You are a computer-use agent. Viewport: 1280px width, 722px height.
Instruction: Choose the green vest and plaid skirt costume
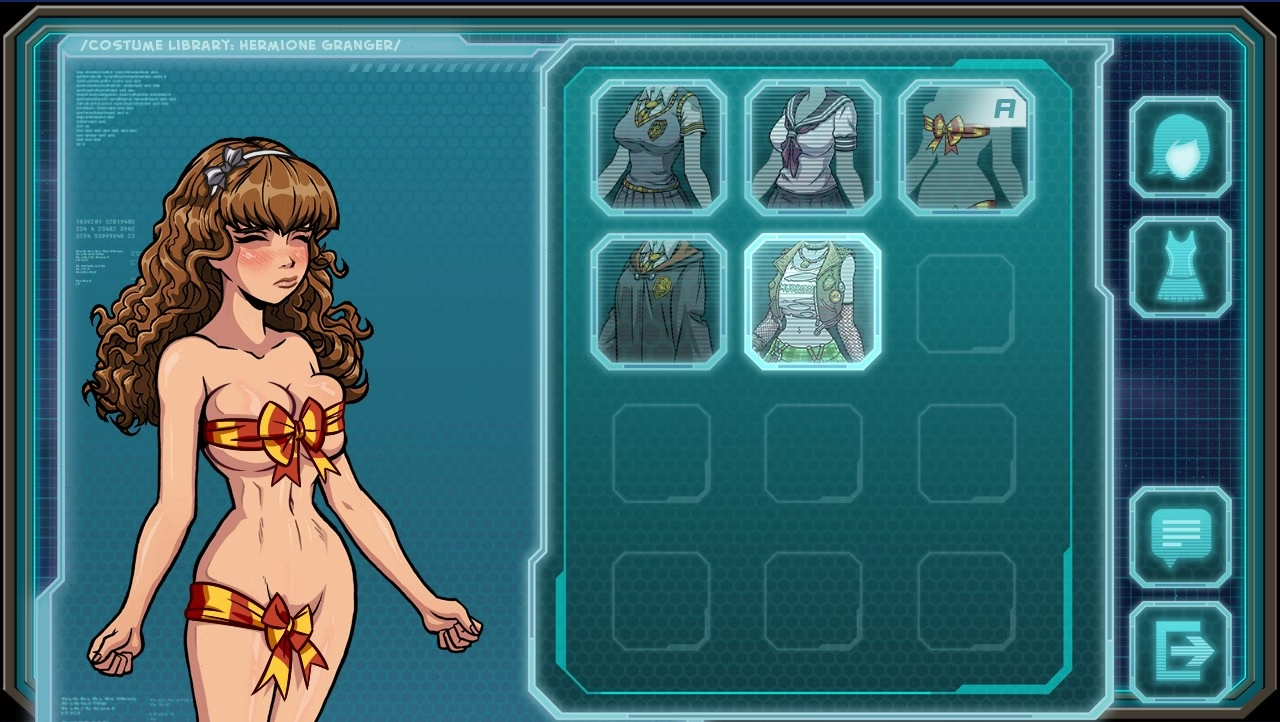(812, 301)
